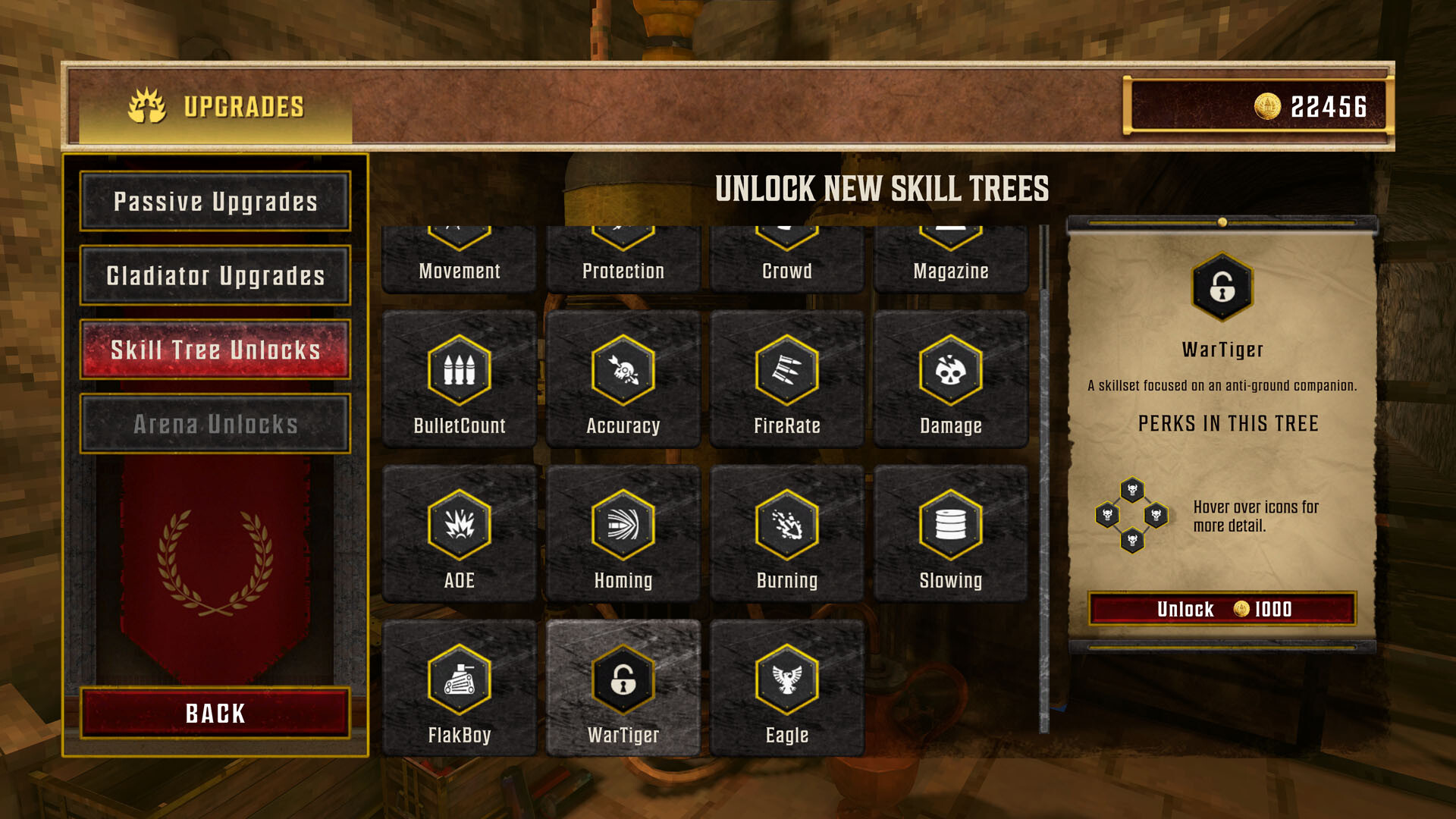Viewport: 1456px width, 819px height.
Task: Unlock WarTiger for 1000 coins
Action: pyautogui.click(x=1221, y=609)
